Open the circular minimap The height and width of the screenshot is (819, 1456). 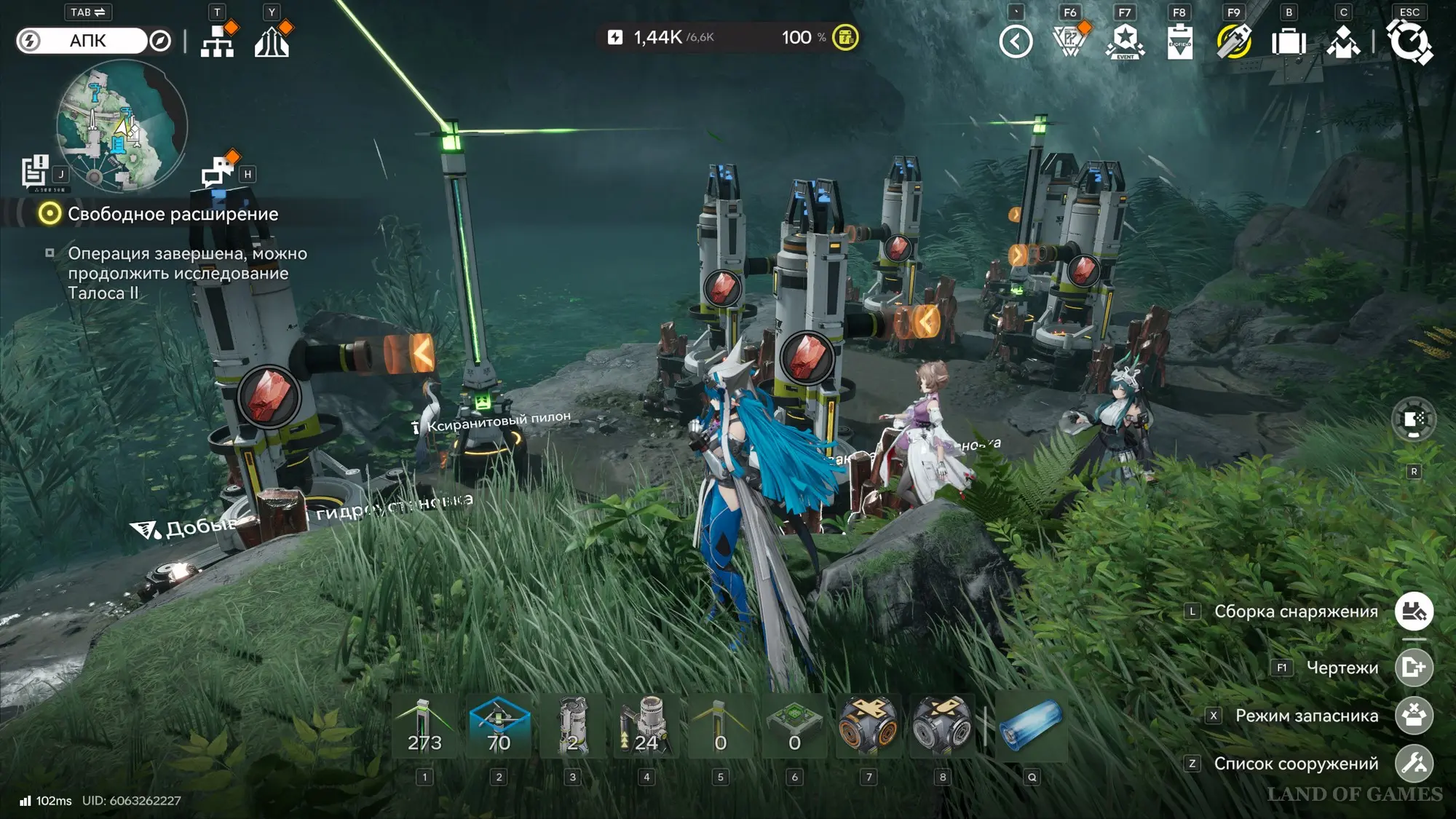[x=122, y=126]
